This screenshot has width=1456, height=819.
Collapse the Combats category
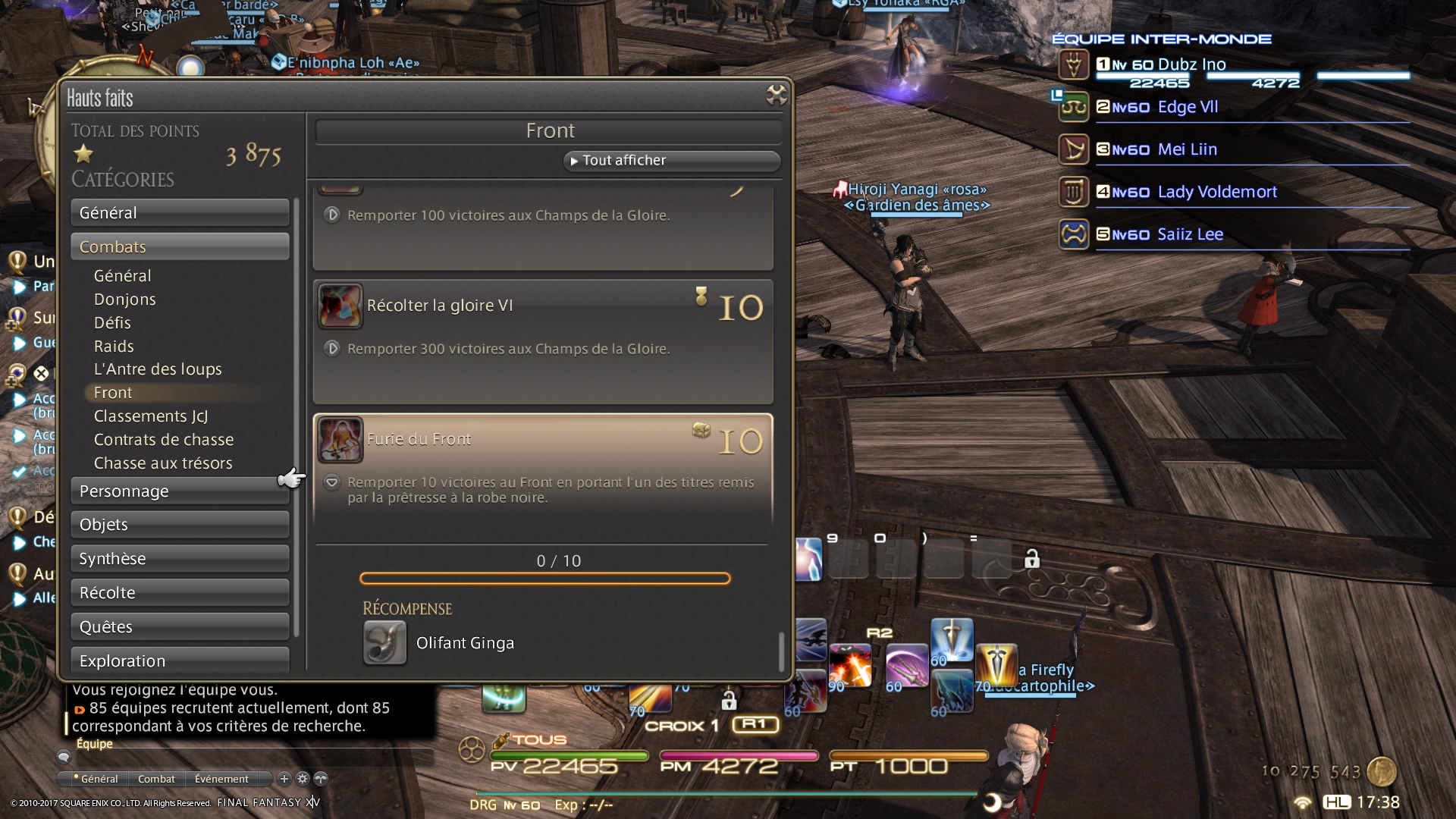[x=180, y=247]
